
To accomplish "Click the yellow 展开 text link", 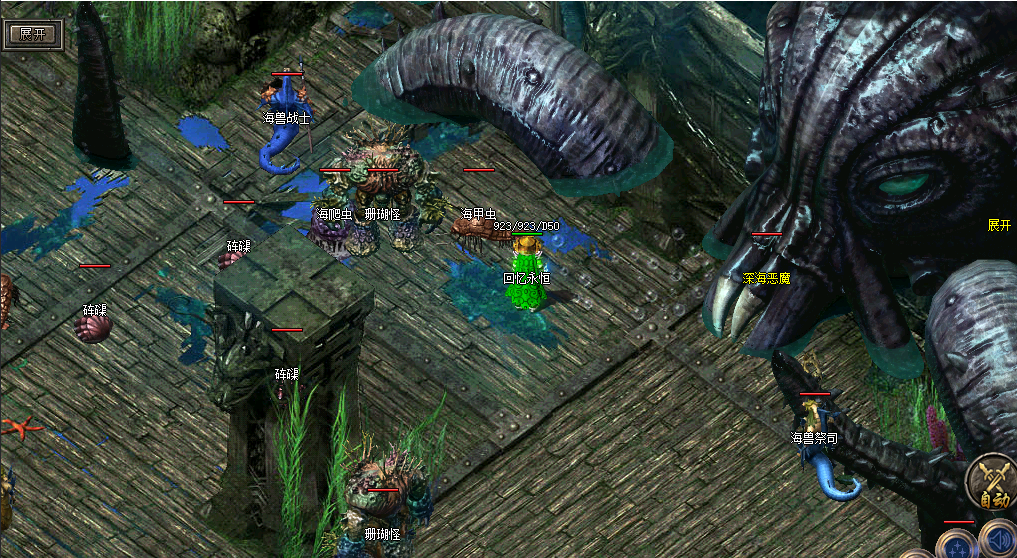I will click(x=999, y=225).
